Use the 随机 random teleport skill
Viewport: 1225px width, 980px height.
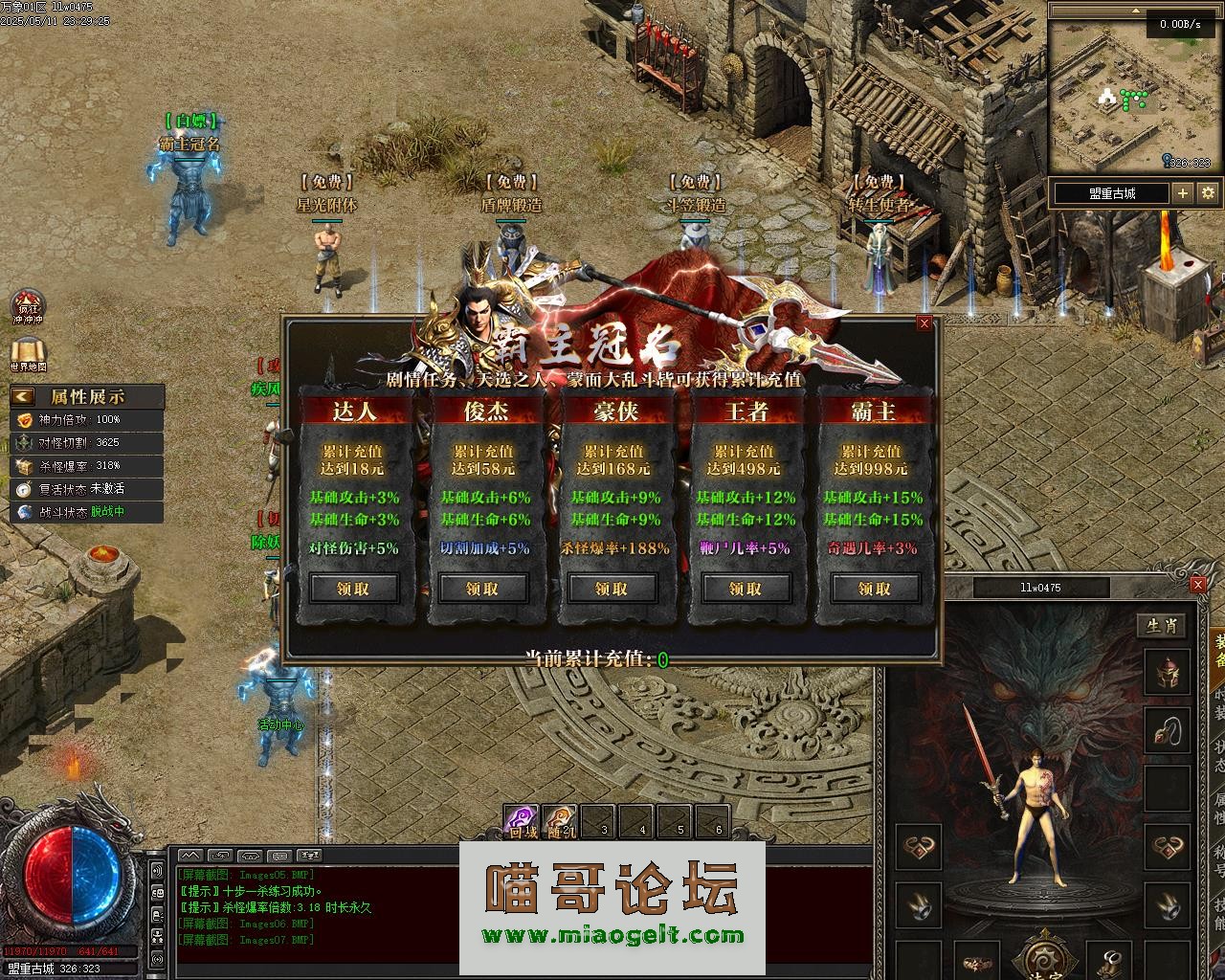point(561,820)
